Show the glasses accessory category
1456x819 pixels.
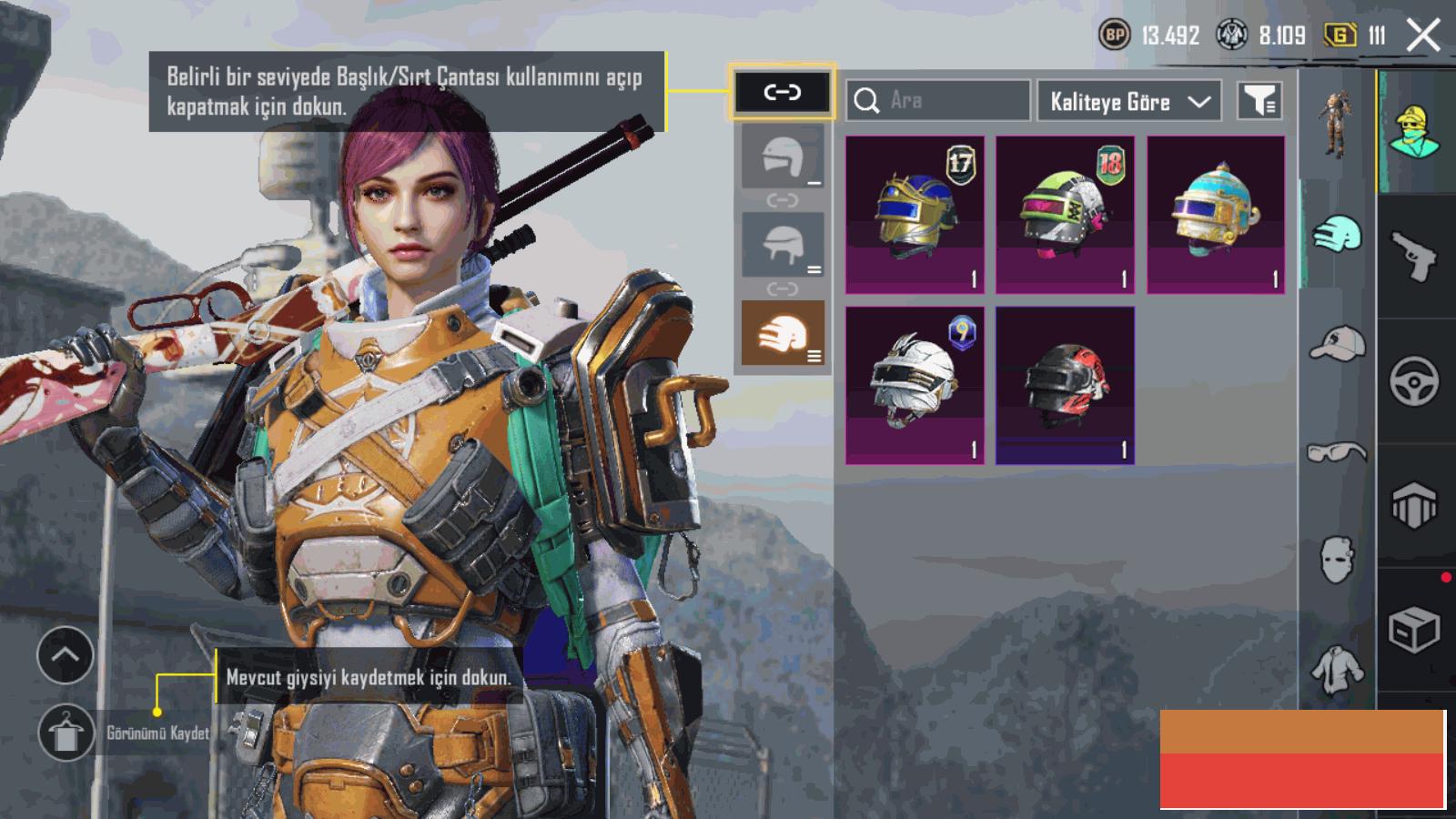click(1337, 451)
